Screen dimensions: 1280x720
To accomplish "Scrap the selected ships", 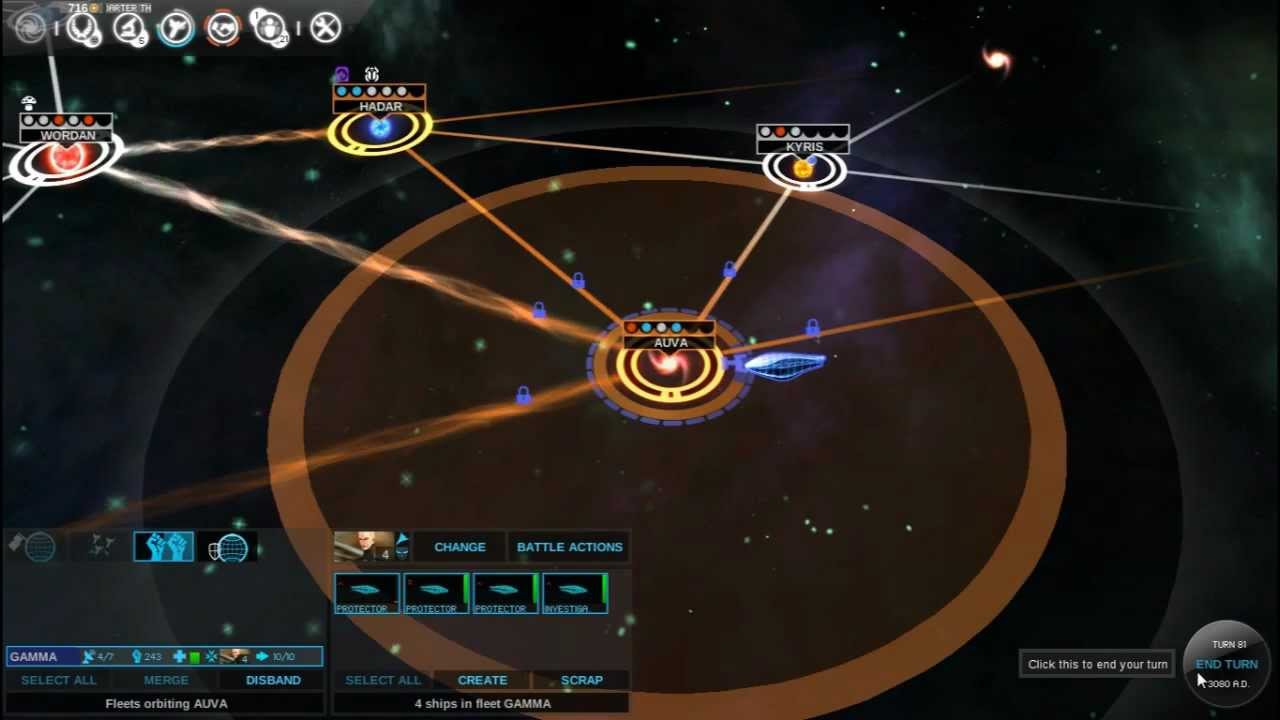I will tap(581, 680).
